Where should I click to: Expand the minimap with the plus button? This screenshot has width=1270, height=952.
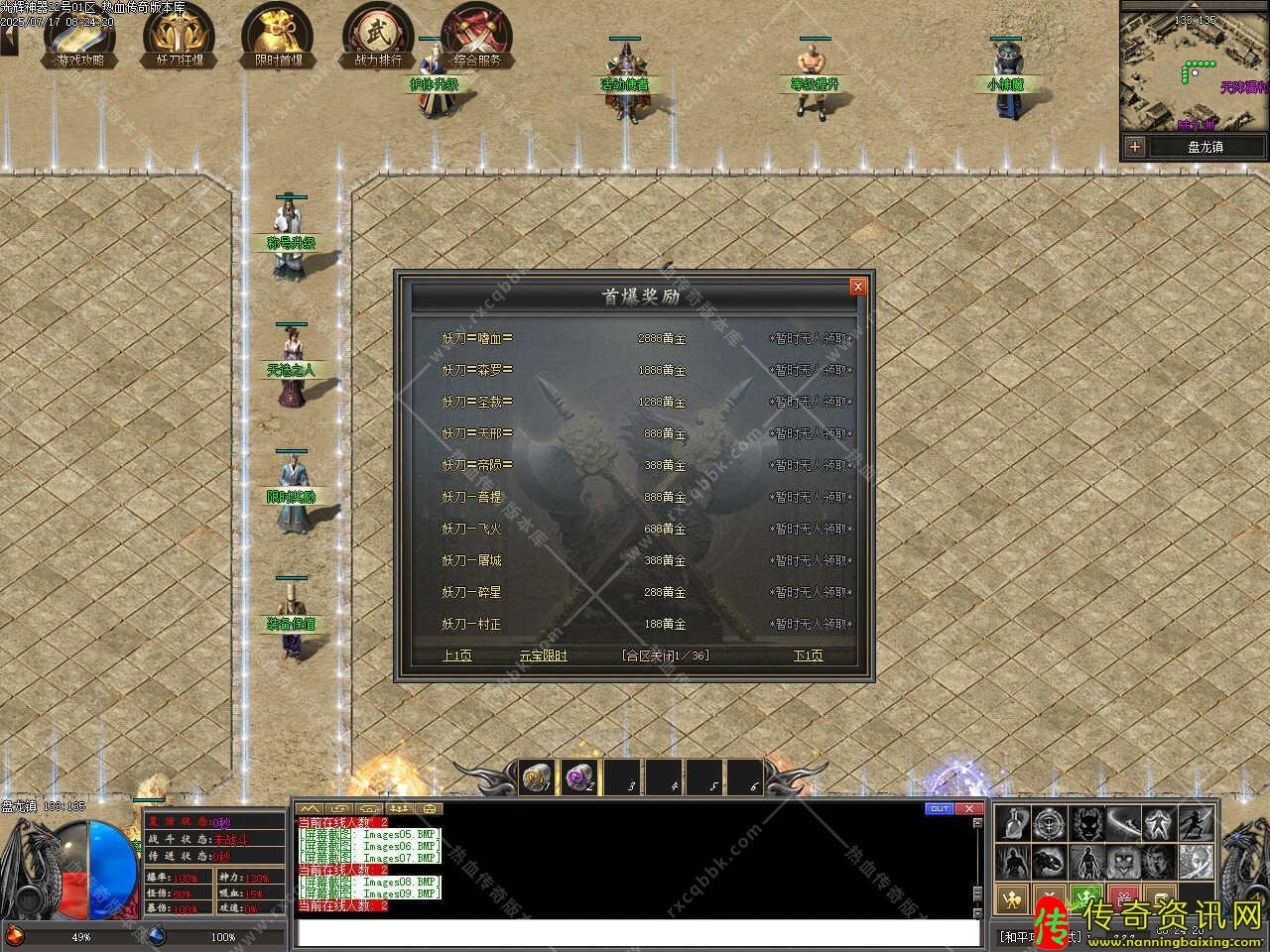[x=1135, y=147]
